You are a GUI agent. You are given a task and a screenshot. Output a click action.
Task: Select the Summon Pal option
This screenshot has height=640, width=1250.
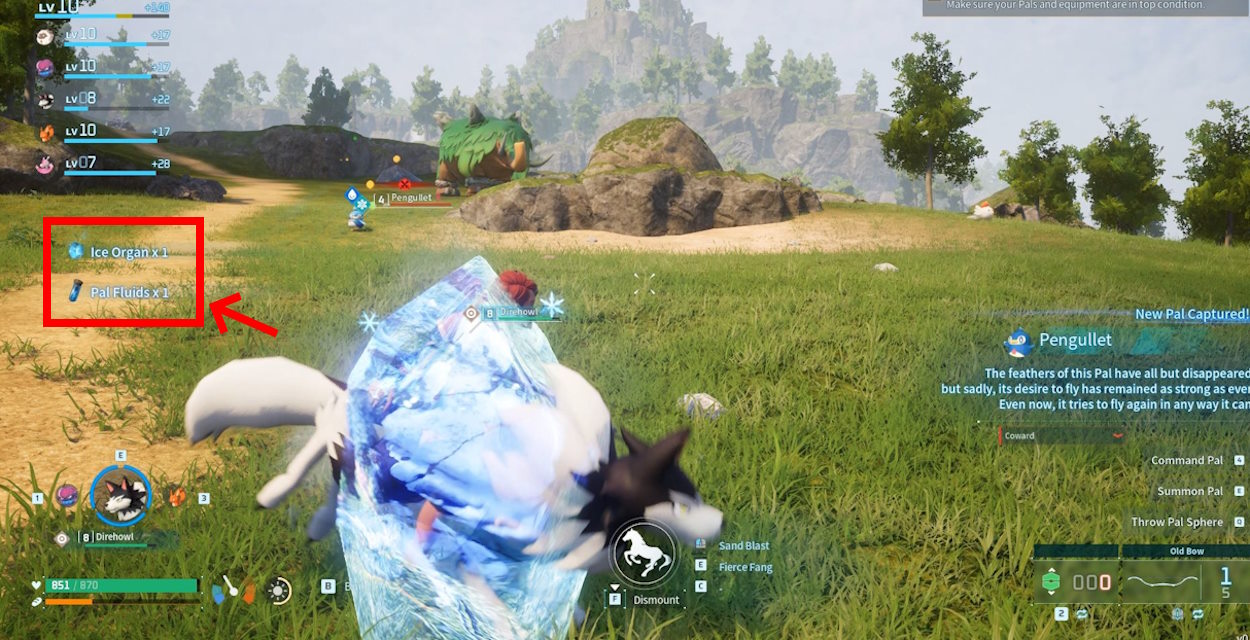tap(1190, 492)
